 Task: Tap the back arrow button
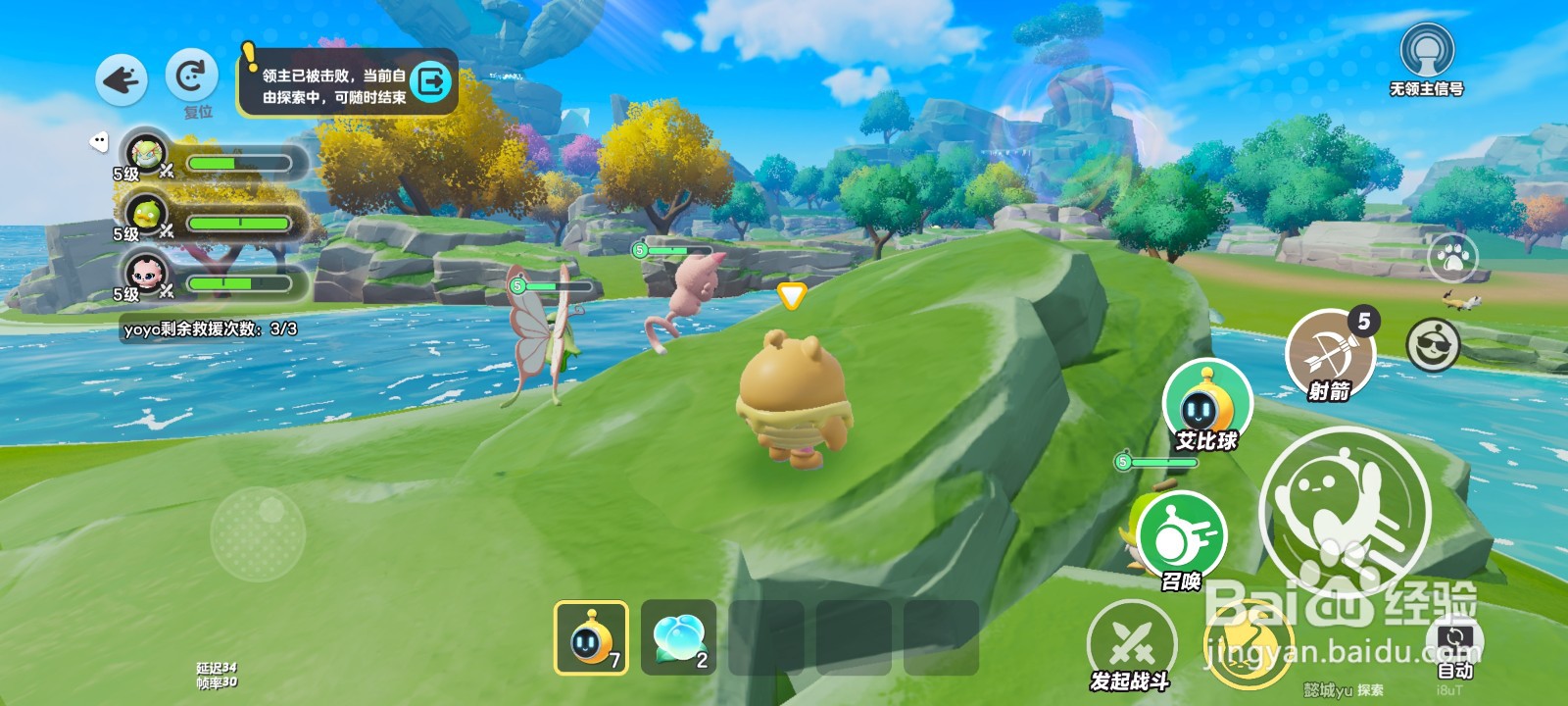coord(122,80)
